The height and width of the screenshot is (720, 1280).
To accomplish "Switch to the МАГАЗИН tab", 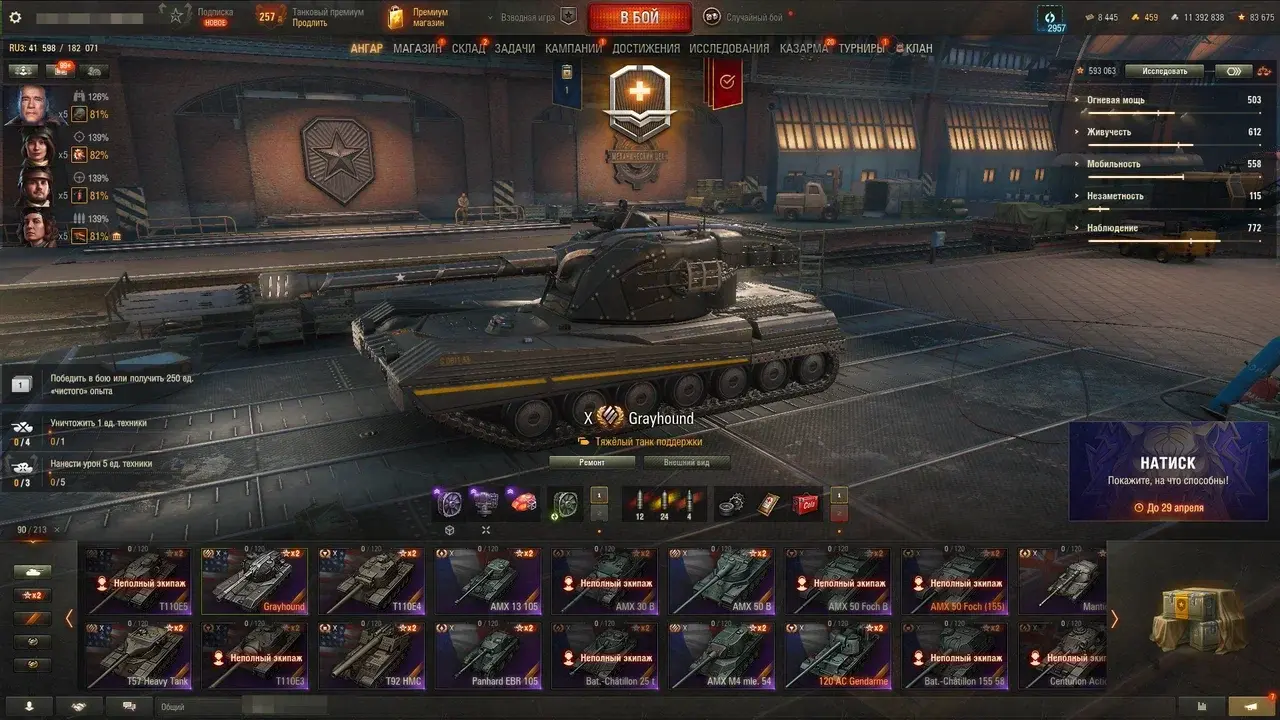I will click(417, 48).
